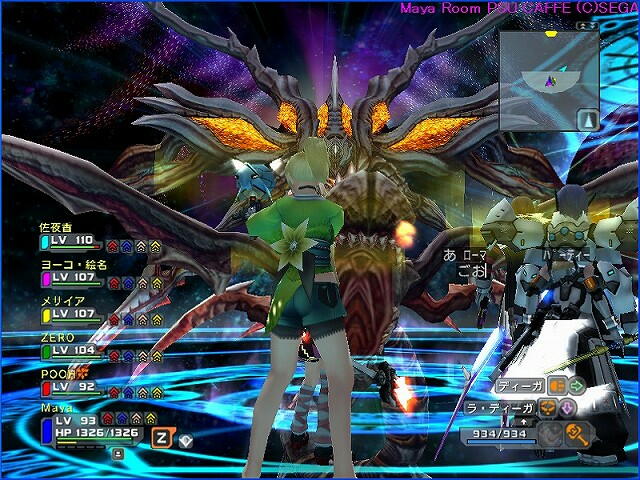Click Maya's own status panel
The image size is (640, 480).
[80, 430]
